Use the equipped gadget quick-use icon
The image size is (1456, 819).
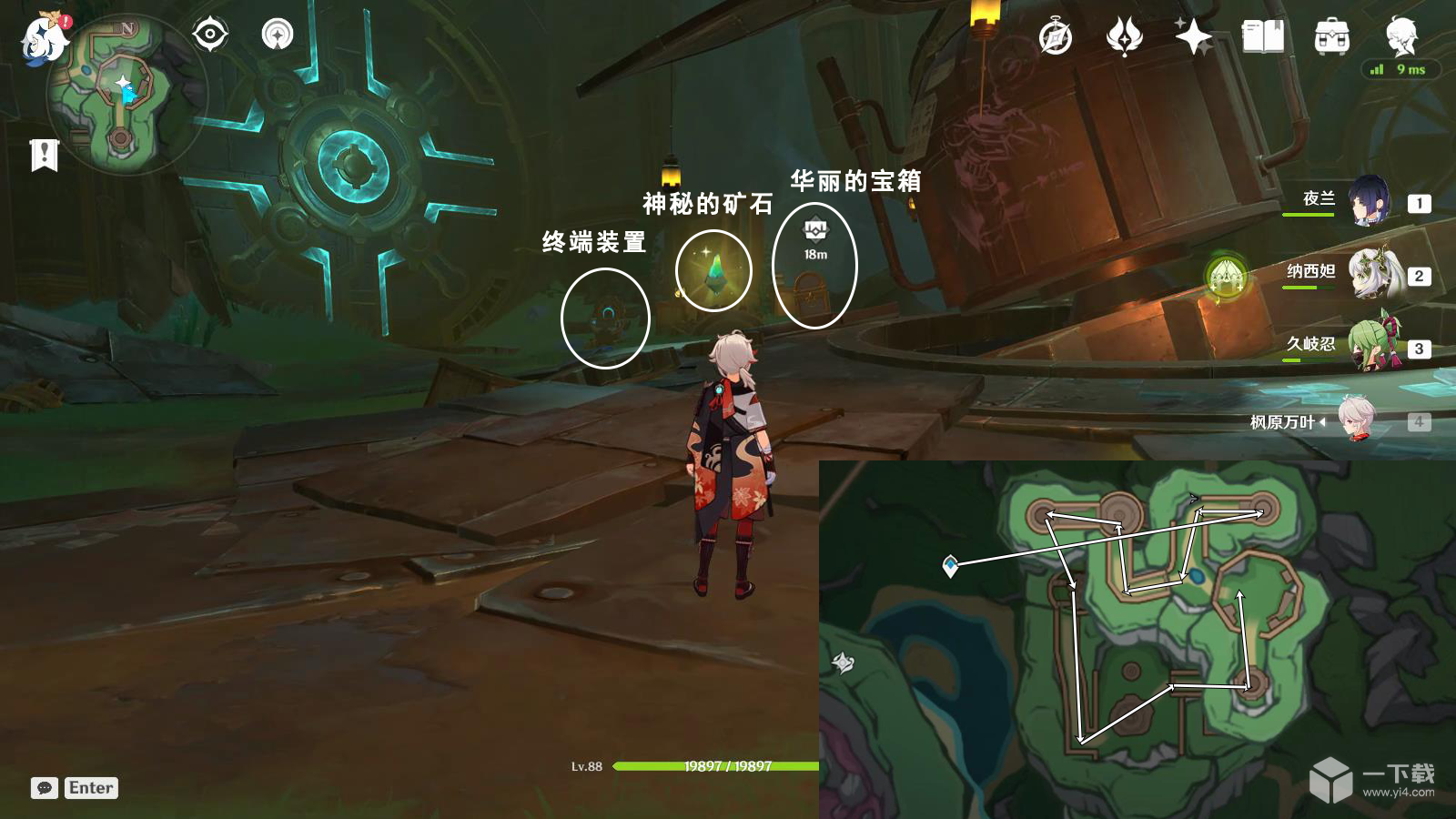pos(276,35)
